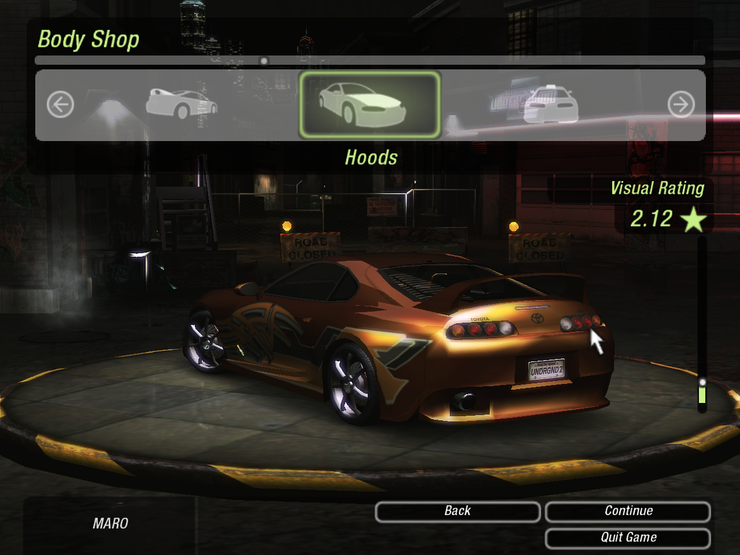Screen dimensions: 740x555
Task: Choose the rear-view car thumbnail left of Hoods
Action: (182, 103)
